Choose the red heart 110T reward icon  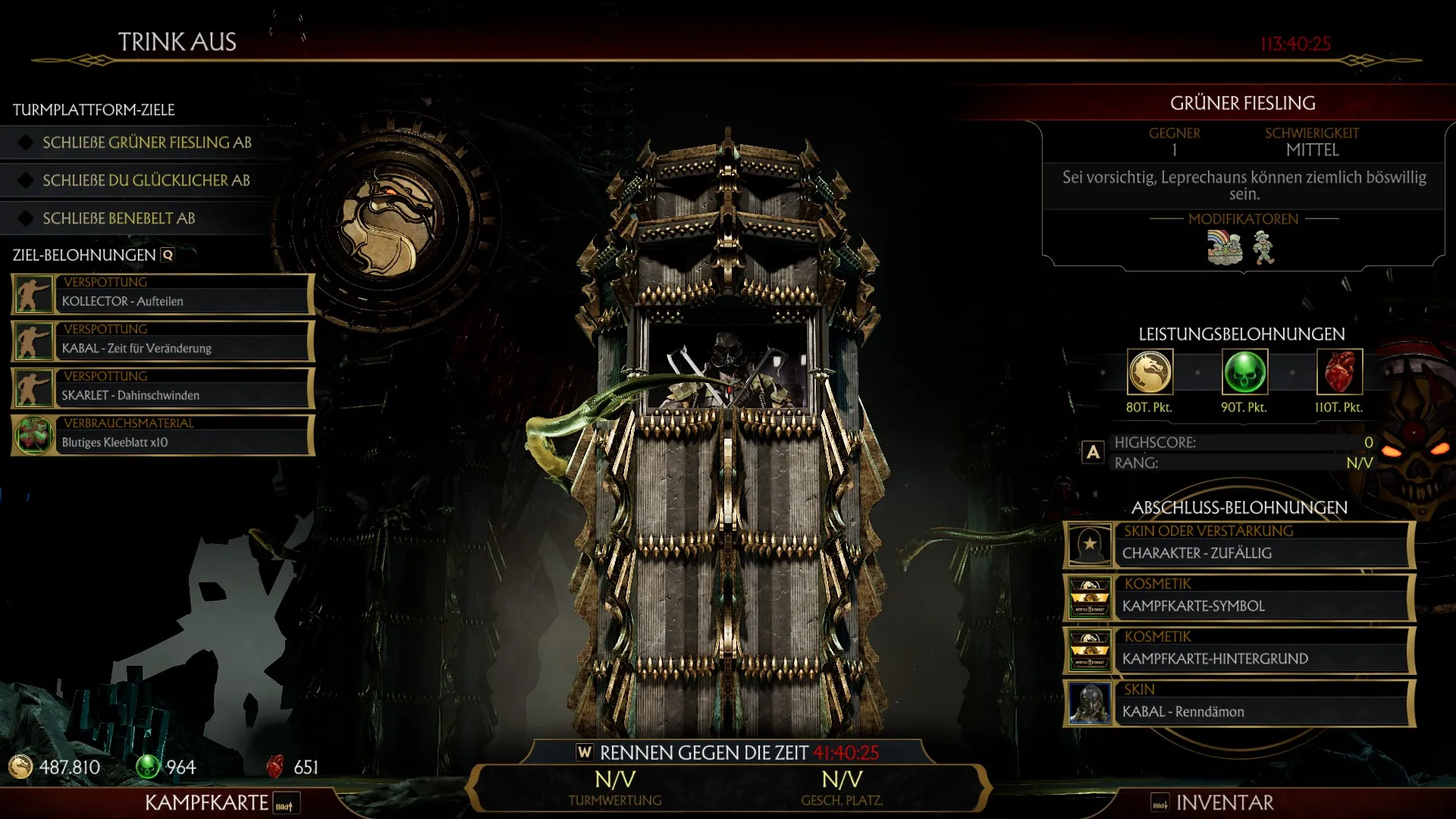coord(1339,372)
